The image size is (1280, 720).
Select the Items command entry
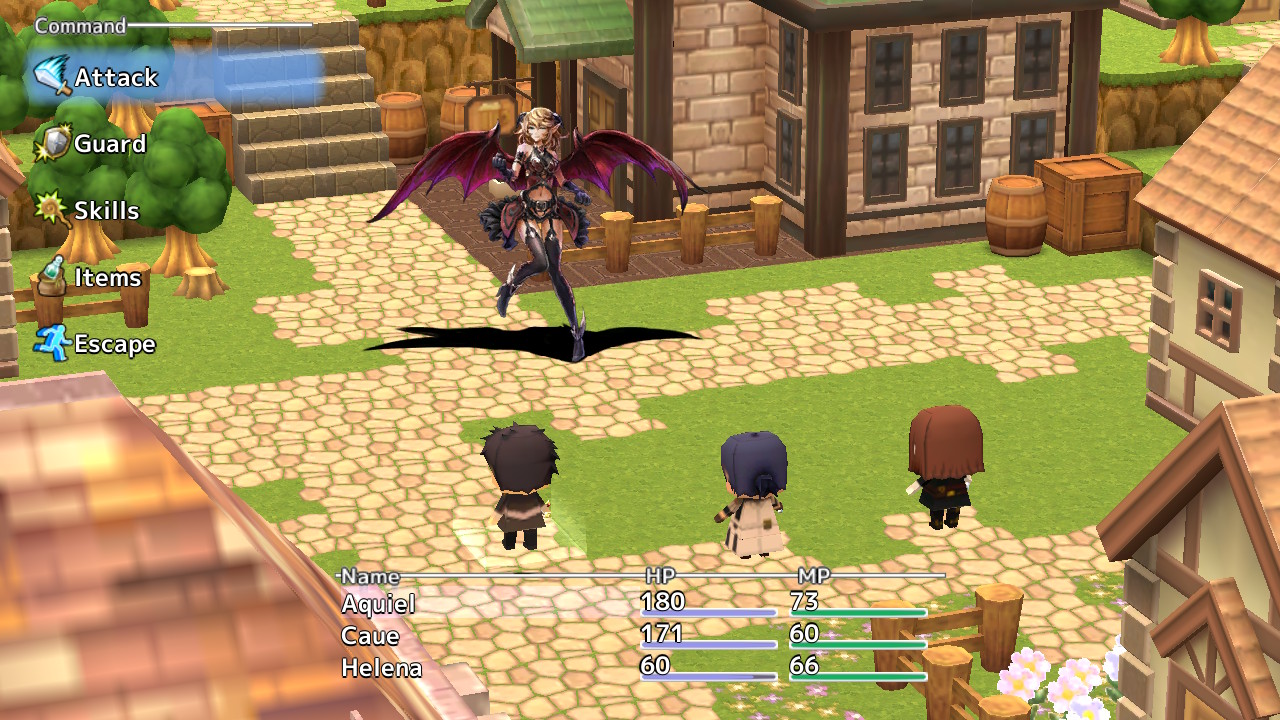pyautogui.click(x=110, y=277)
